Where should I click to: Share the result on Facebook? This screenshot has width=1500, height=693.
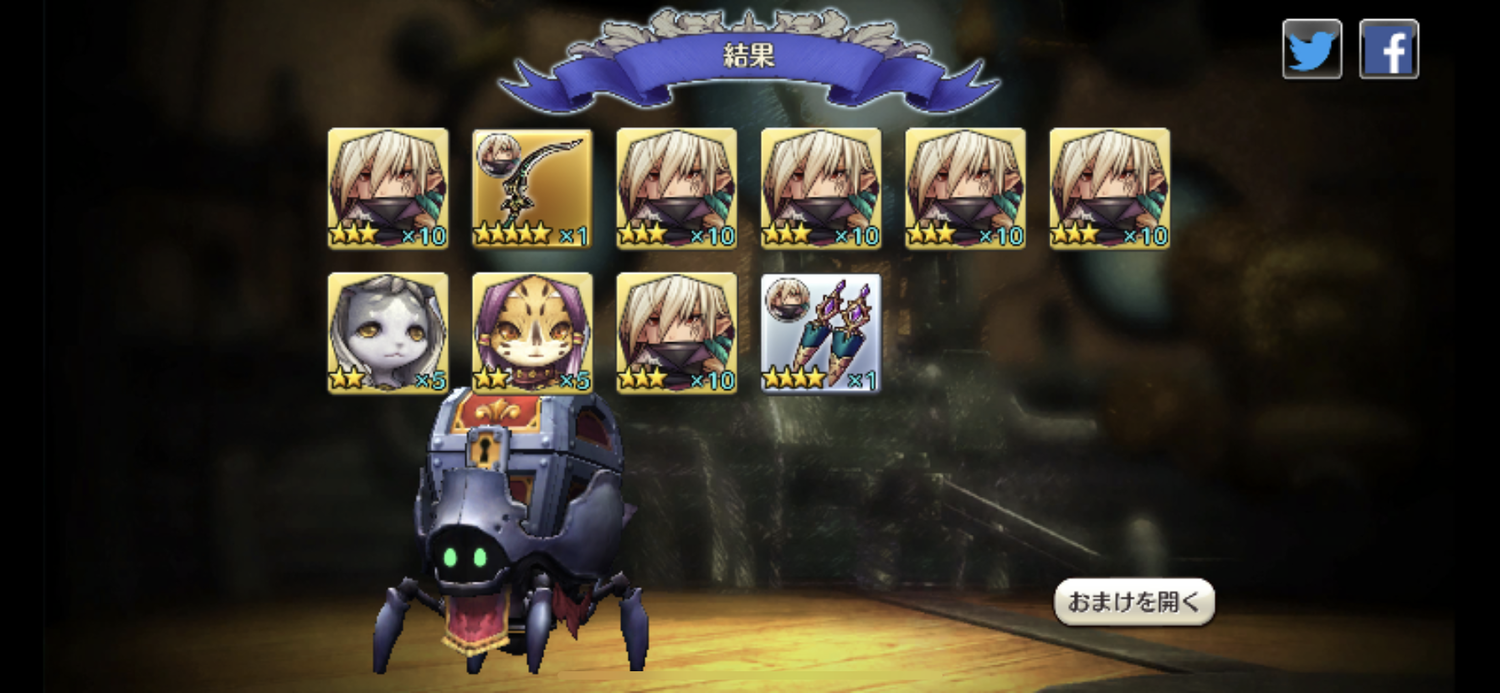point(1389,49)
